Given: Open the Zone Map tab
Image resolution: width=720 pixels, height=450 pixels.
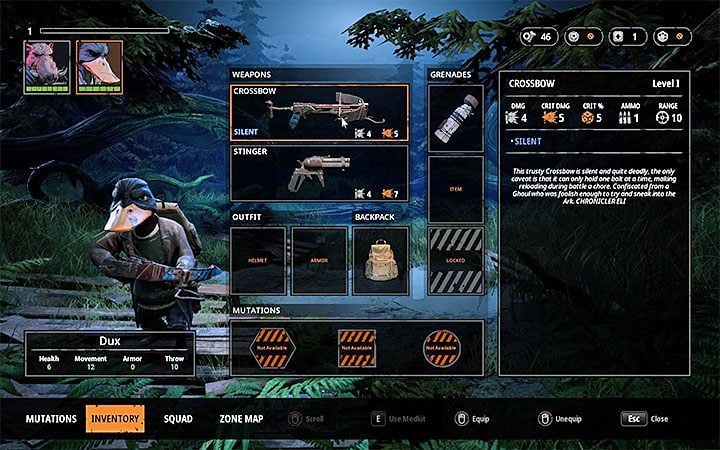Looking at the screenshot, I should [241, 418].
